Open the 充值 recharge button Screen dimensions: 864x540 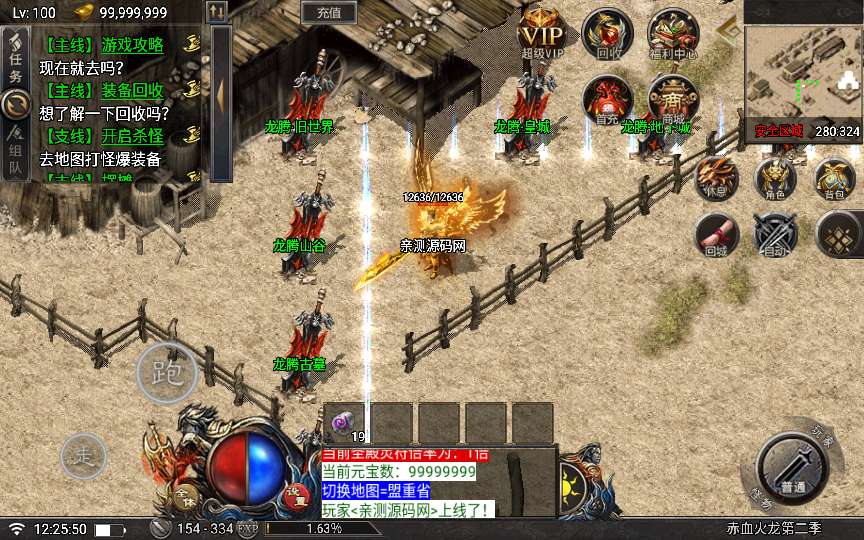coord(329,13)
